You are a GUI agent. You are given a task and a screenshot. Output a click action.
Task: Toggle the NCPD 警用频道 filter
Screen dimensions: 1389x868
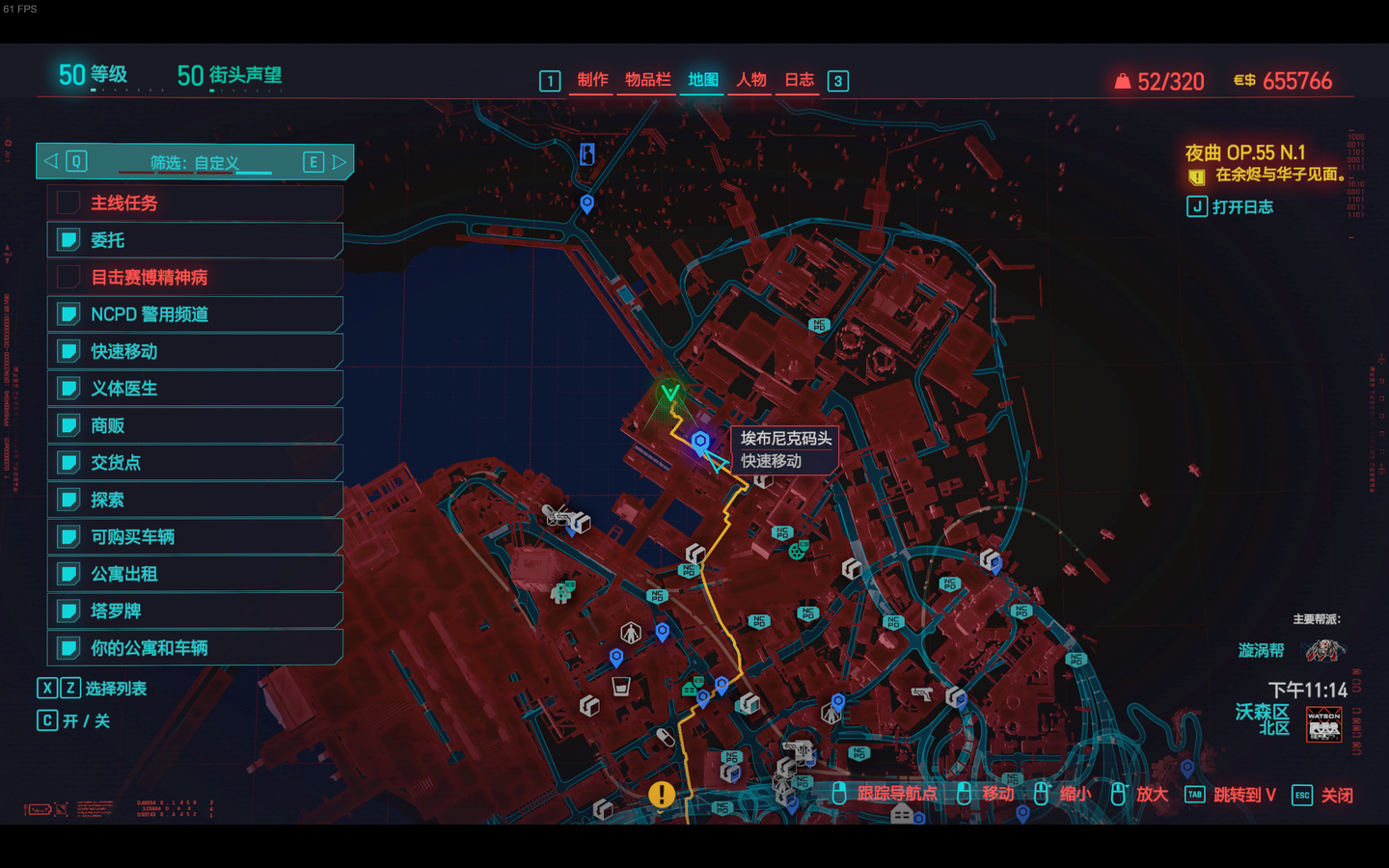[195, 314]
